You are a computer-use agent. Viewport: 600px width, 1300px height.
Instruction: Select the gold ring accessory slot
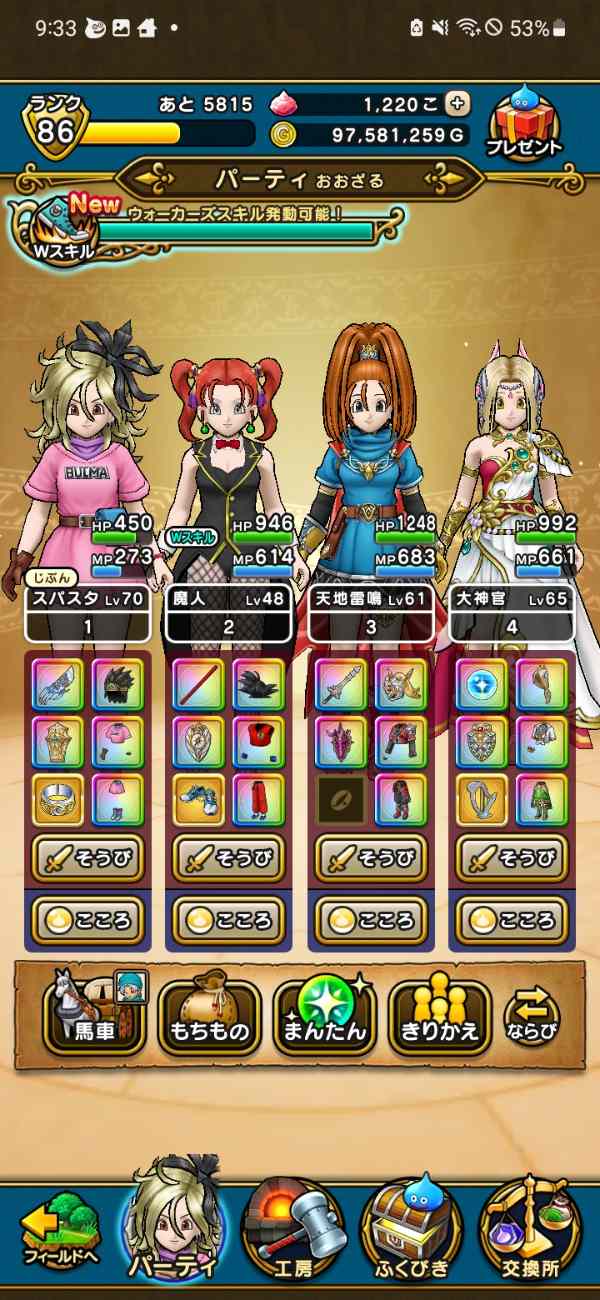click(x=57, y=799)
